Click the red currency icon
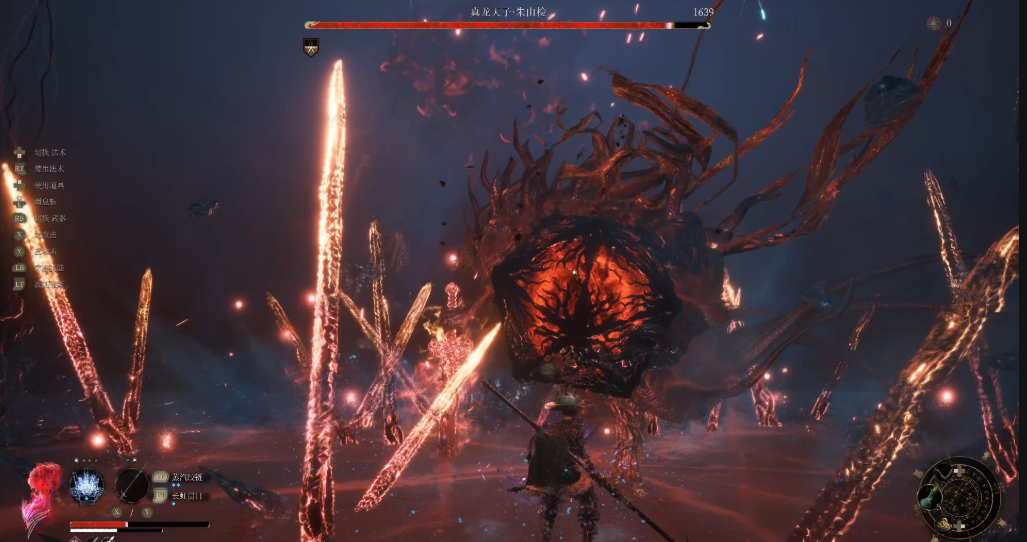 pos(933,23)
